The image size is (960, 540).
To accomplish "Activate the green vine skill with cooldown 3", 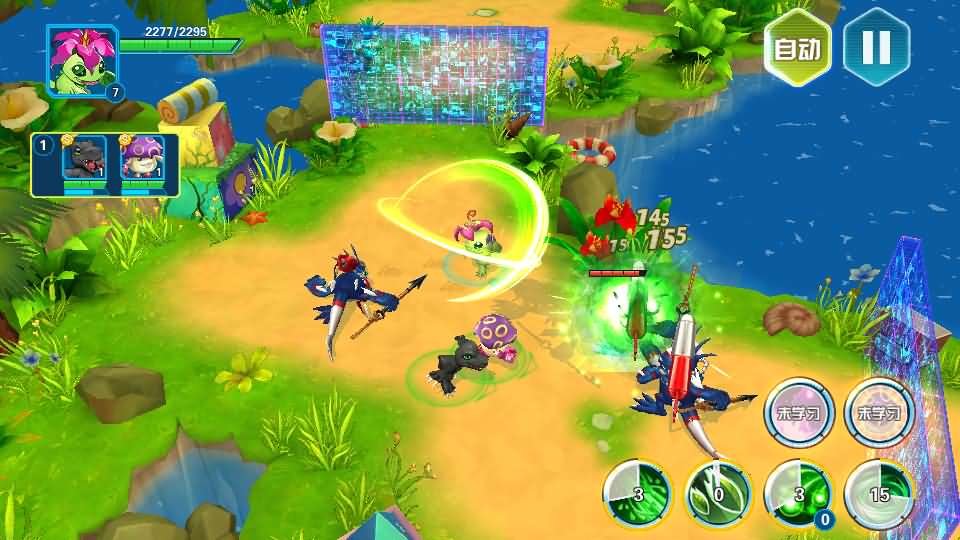I will pyautogui.click(x=637, y=494).
